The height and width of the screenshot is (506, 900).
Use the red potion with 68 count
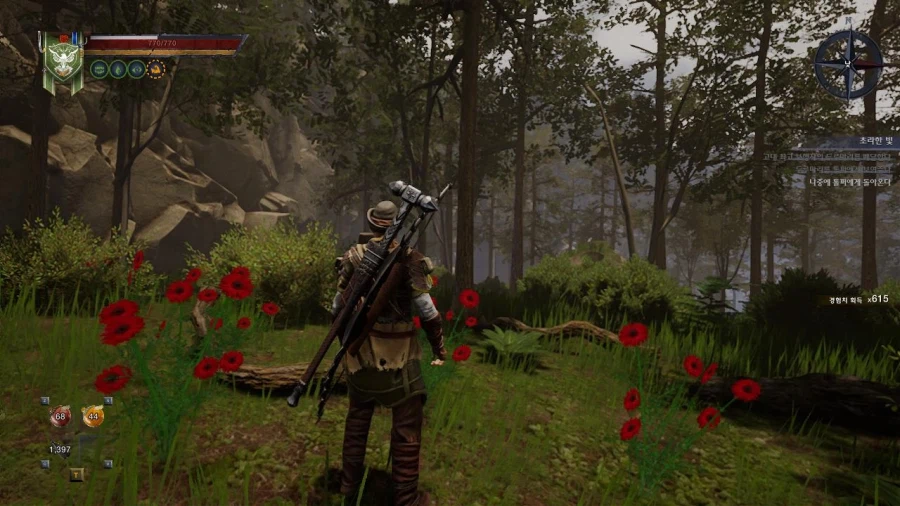coord(60,416)
